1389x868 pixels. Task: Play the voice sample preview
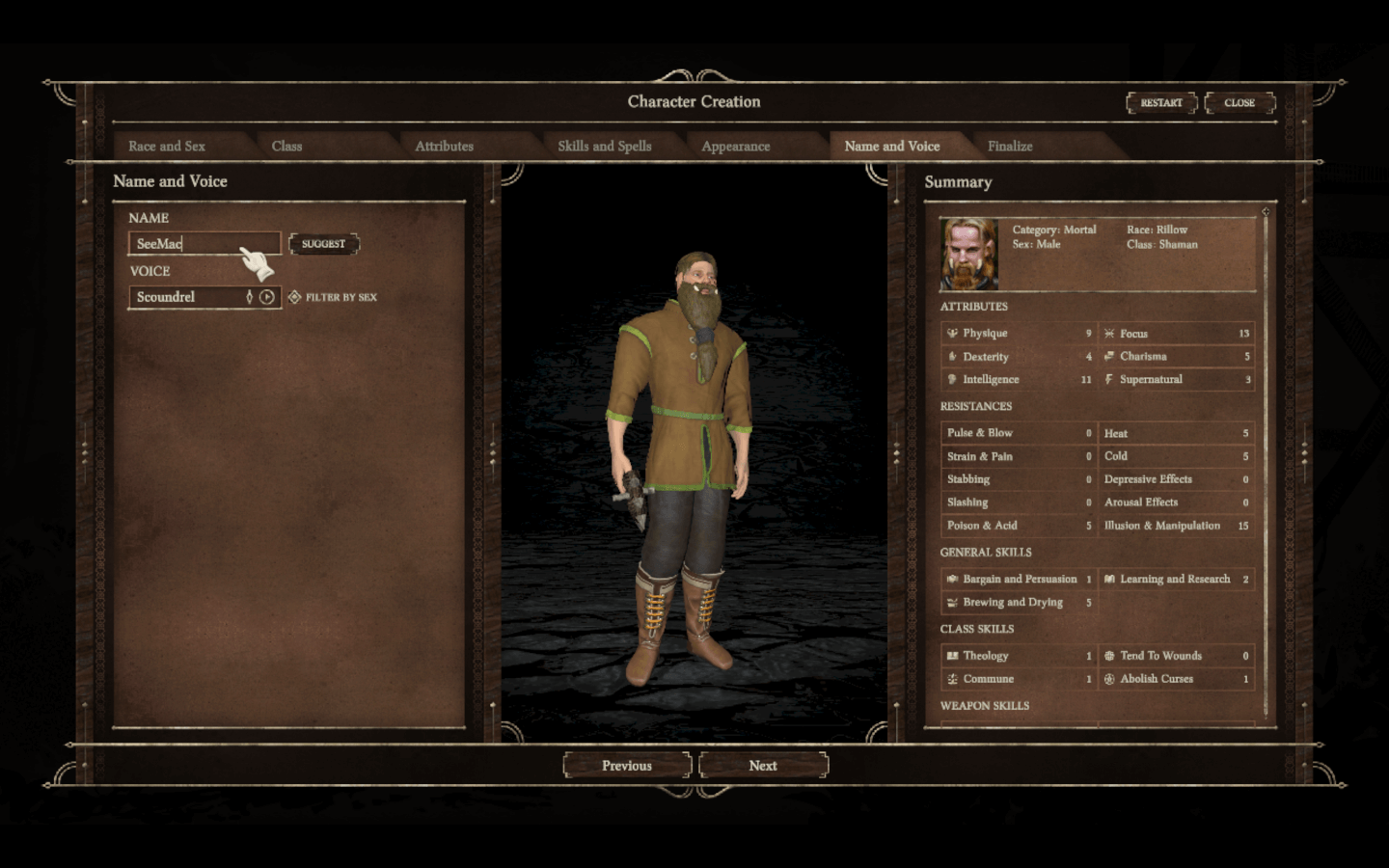coord(267,297)
